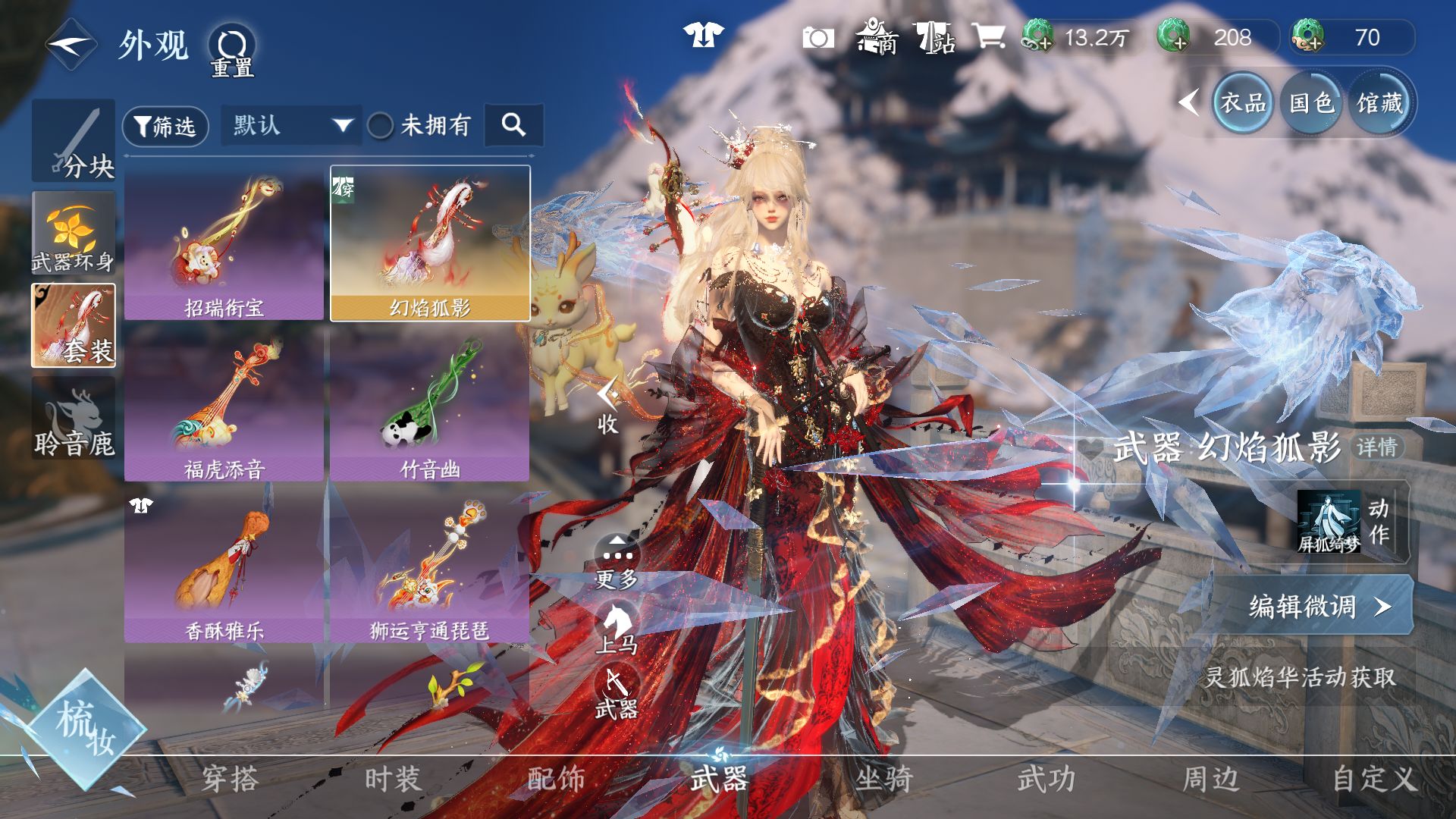
Task: Open the 聆音鹿 deer category
Action: (74, 419)
